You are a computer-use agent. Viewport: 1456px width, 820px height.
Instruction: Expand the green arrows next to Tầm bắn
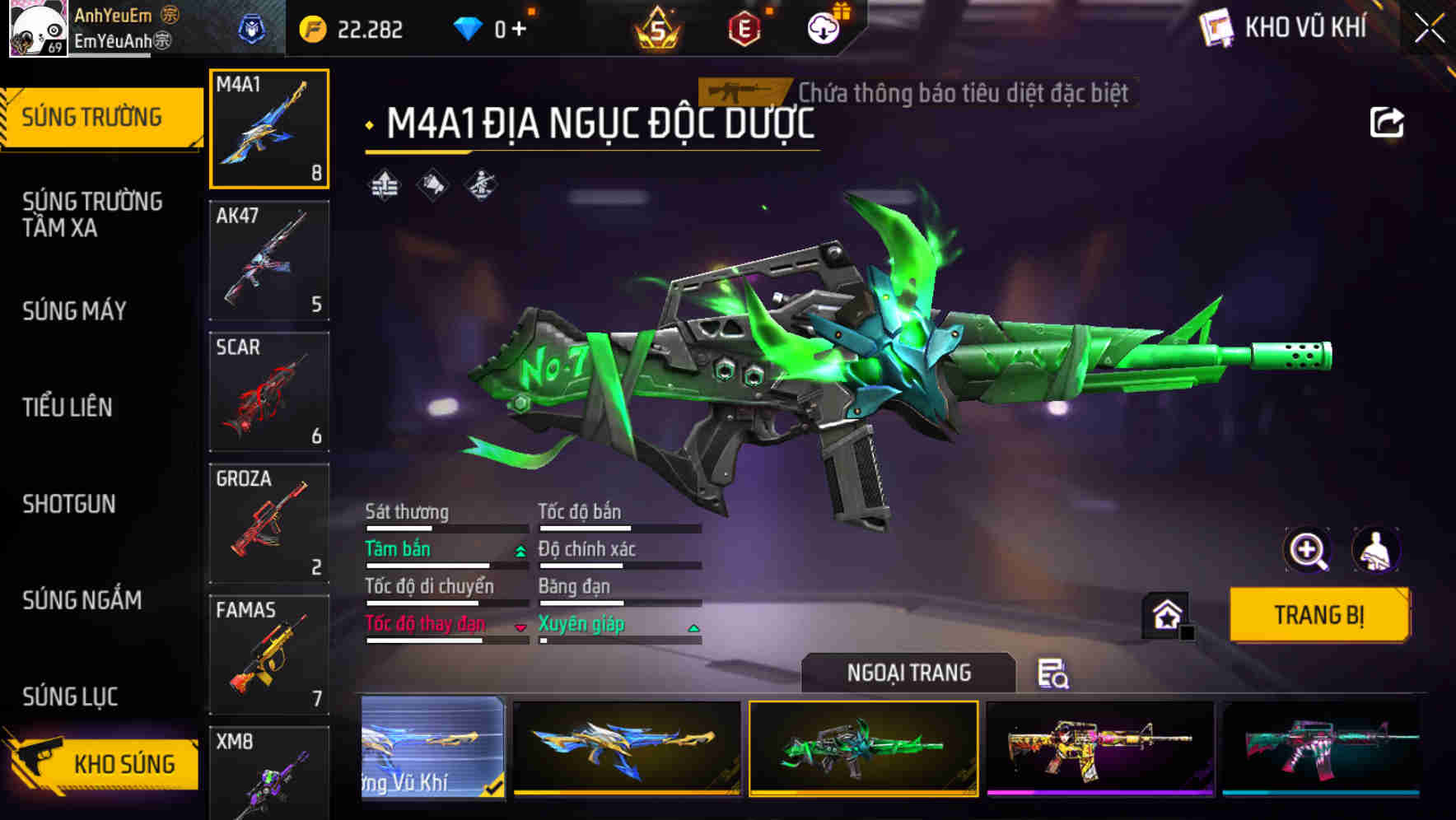519,550
